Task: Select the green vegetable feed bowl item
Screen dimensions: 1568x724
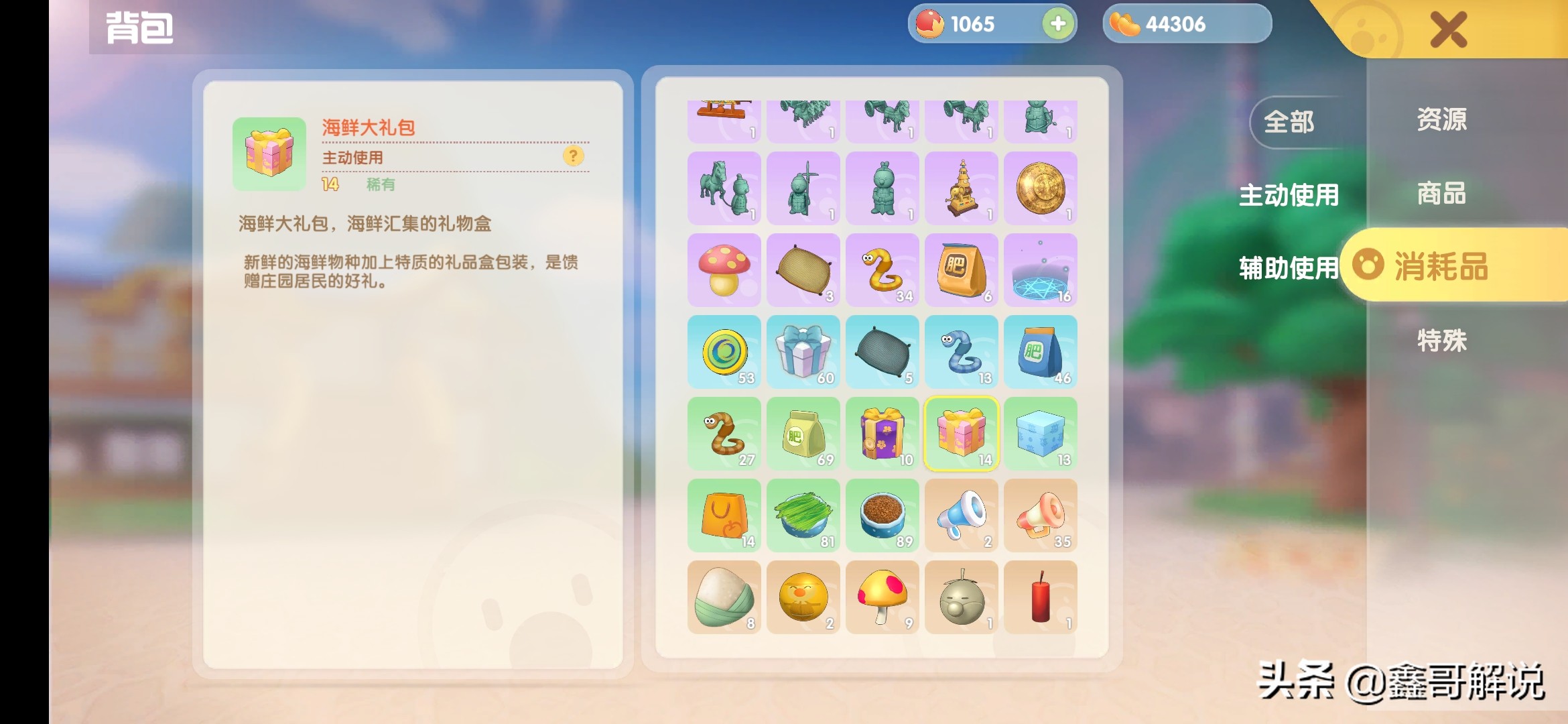Action: (803, 516)
